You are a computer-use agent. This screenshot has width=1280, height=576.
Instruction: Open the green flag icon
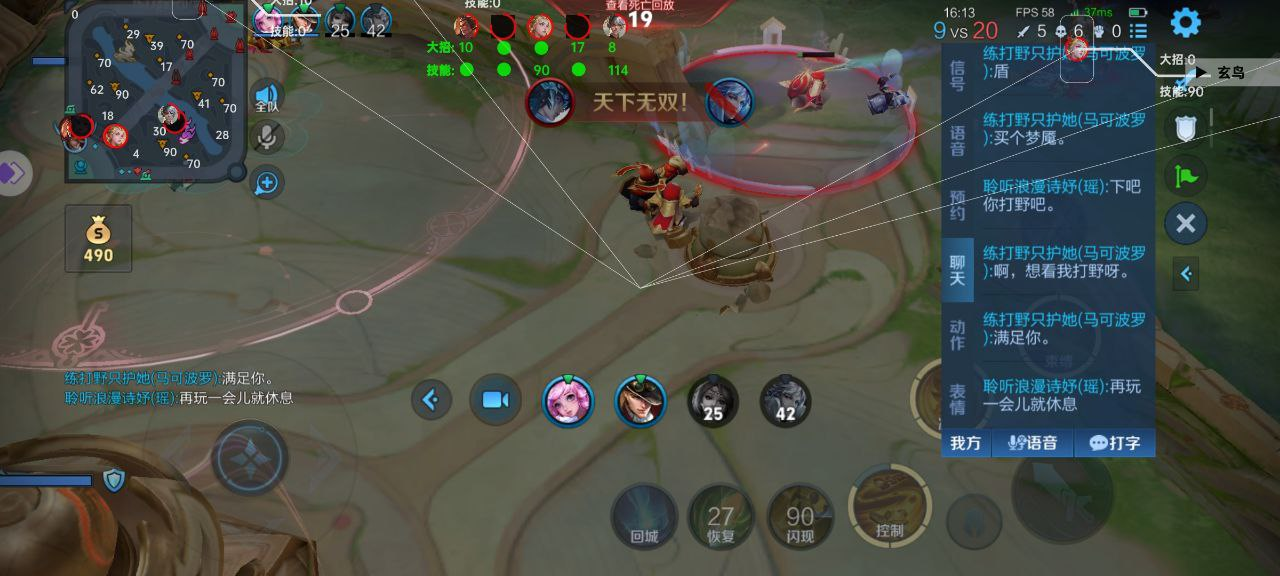pyautogui.click(x=1185, y=176)
